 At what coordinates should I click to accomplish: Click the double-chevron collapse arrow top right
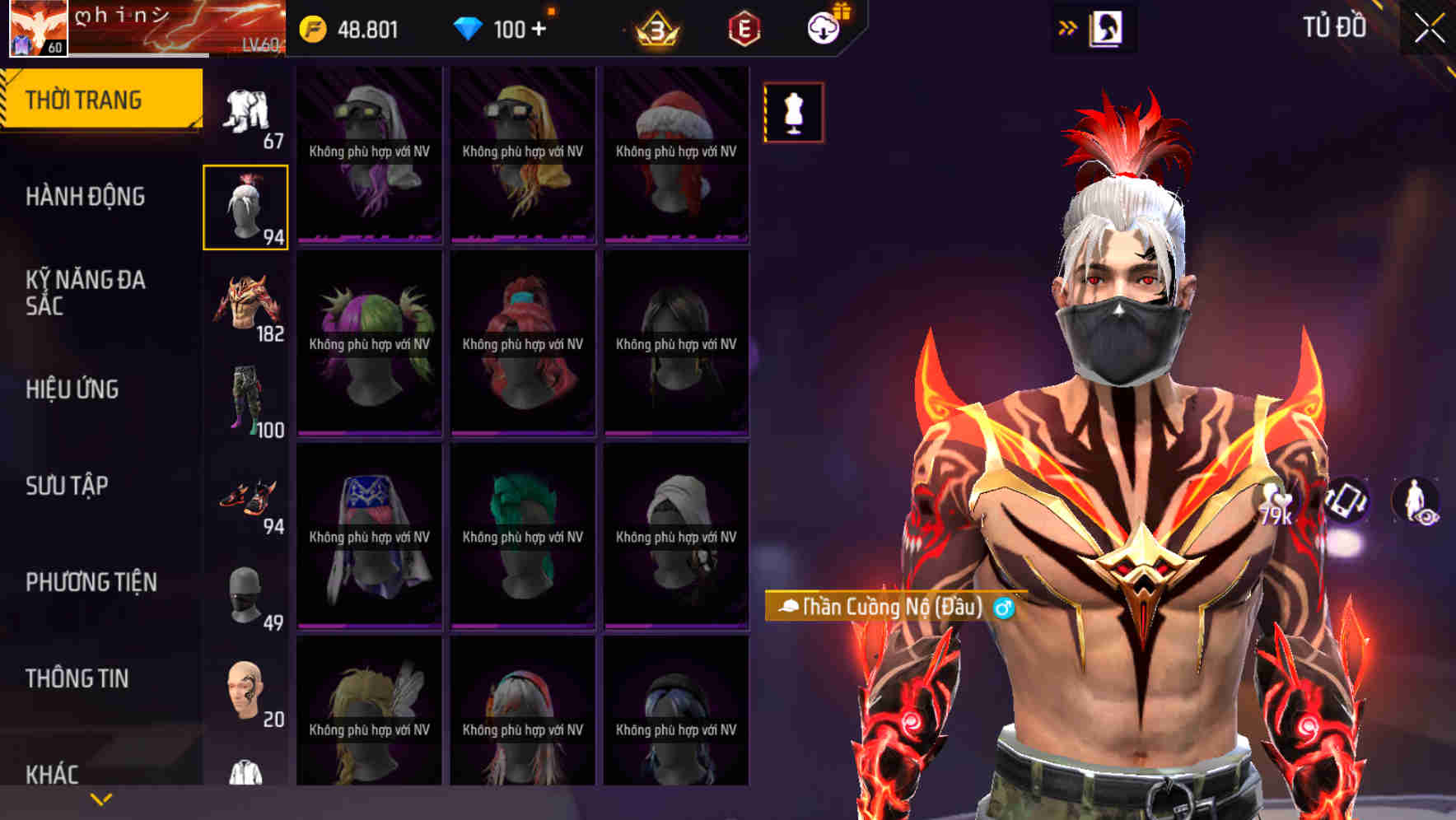1068,26
